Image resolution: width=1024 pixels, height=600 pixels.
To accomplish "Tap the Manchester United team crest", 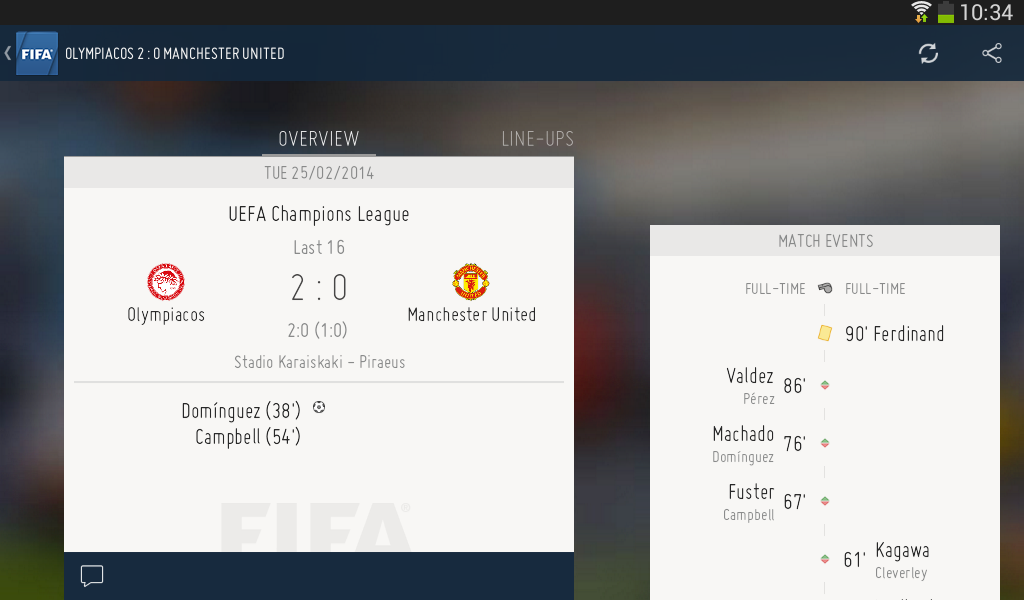I will point(471,283).
